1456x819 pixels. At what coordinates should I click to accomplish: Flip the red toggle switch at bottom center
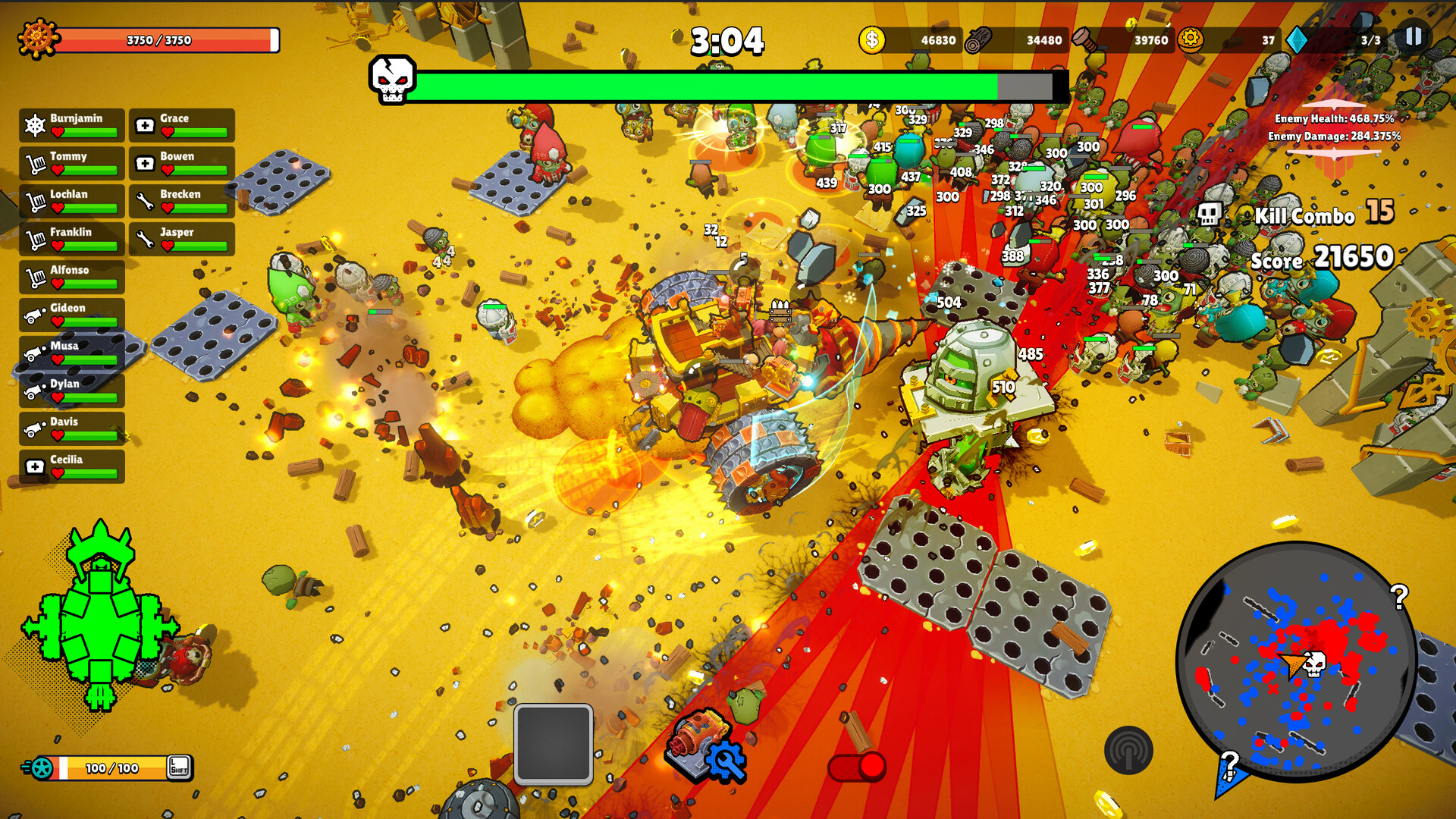click(858, 766)
